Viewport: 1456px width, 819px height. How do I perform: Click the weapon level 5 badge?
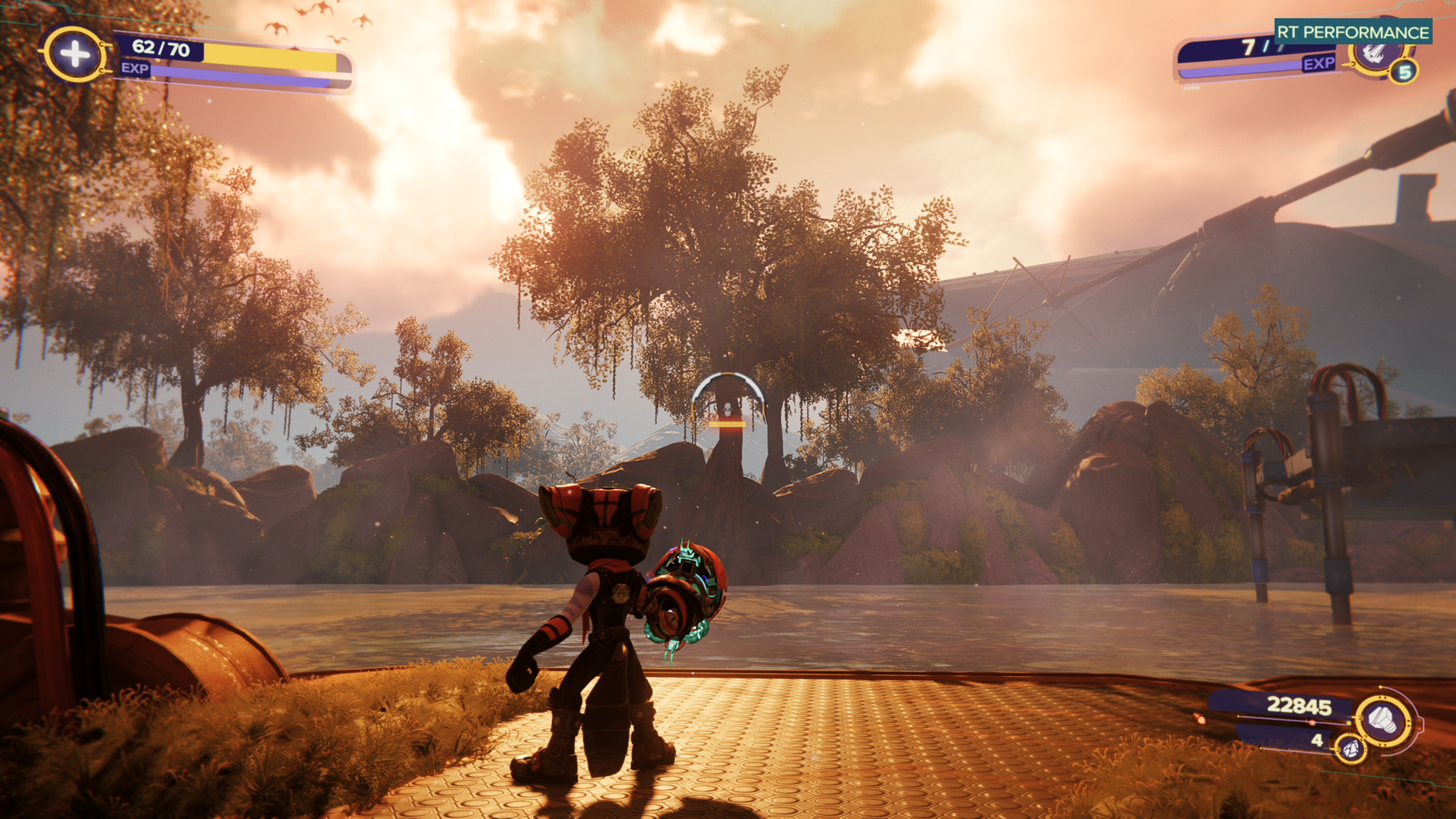pos(1405,72)
